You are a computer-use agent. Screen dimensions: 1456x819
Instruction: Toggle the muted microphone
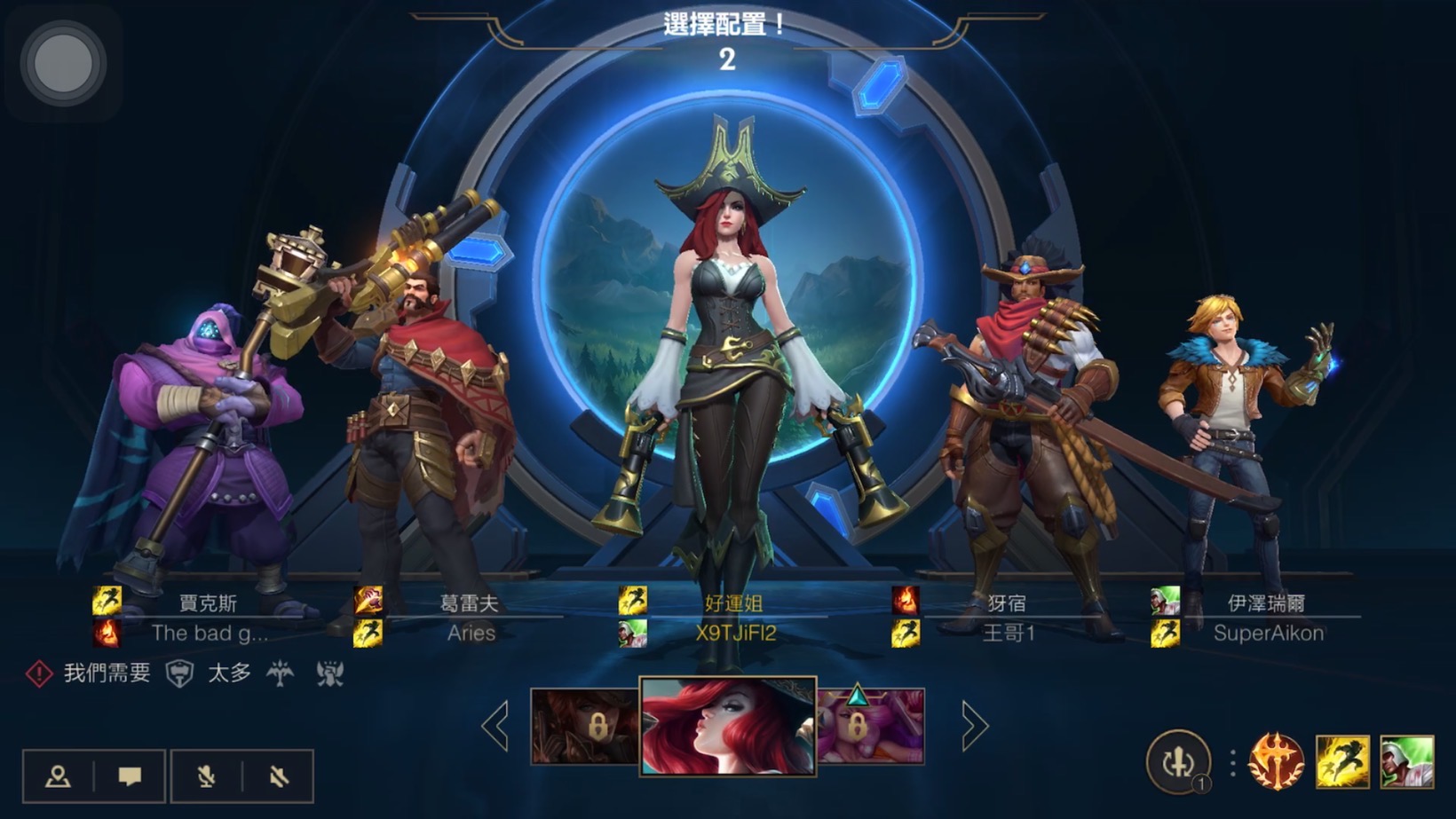[206, 776]
